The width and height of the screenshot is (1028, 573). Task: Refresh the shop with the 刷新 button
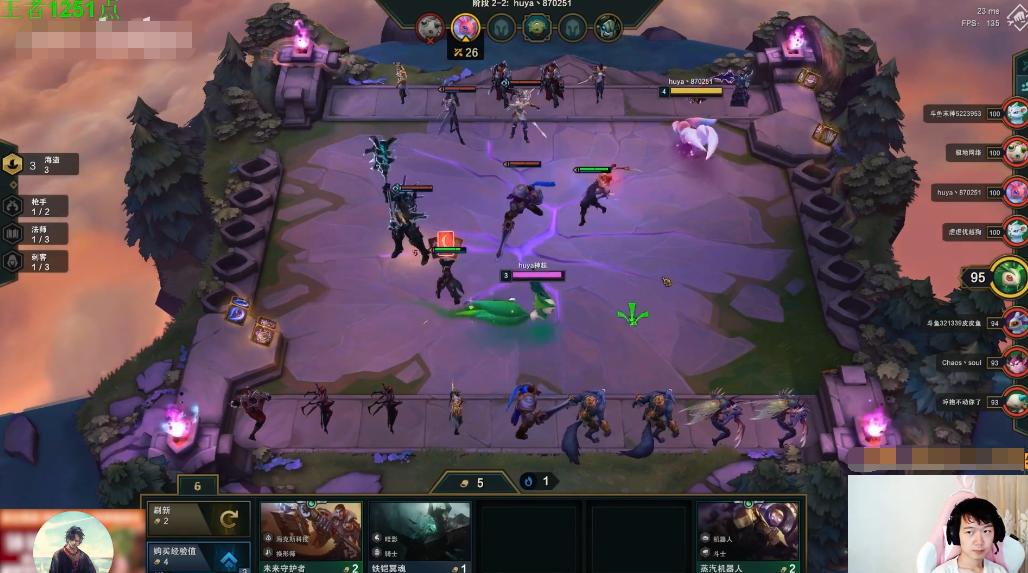[x=194, y=518]
